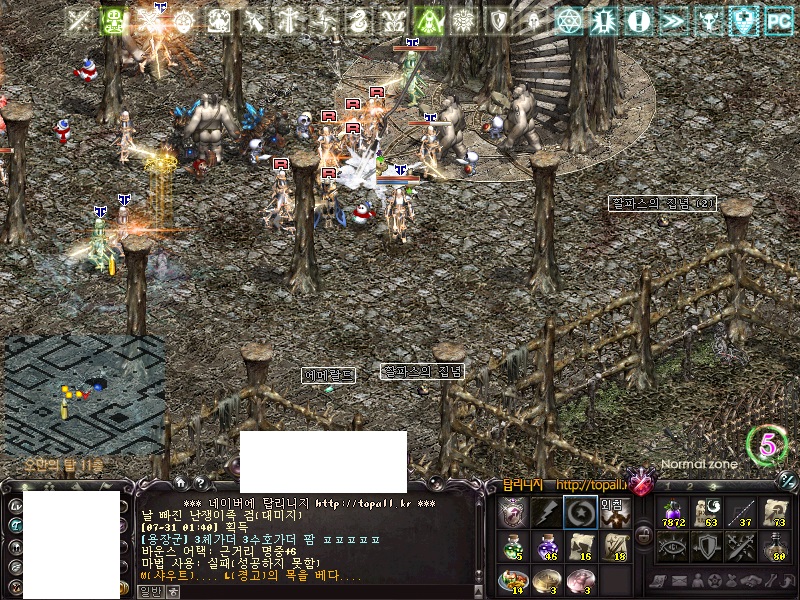Use the lightning bolt skill slot

tap(546, 512)
